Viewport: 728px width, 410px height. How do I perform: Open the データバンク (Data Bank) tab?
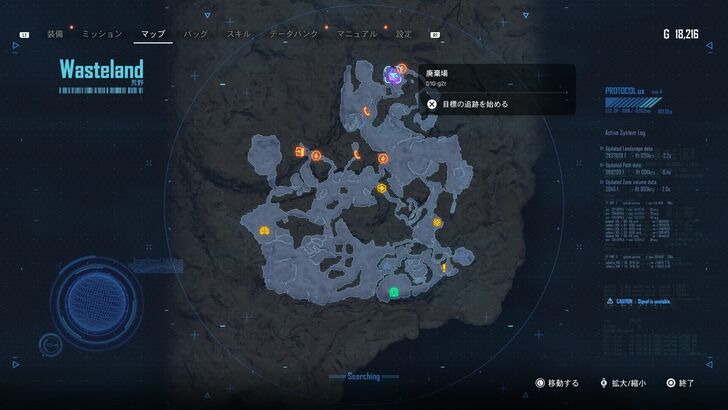coord(292,34)
